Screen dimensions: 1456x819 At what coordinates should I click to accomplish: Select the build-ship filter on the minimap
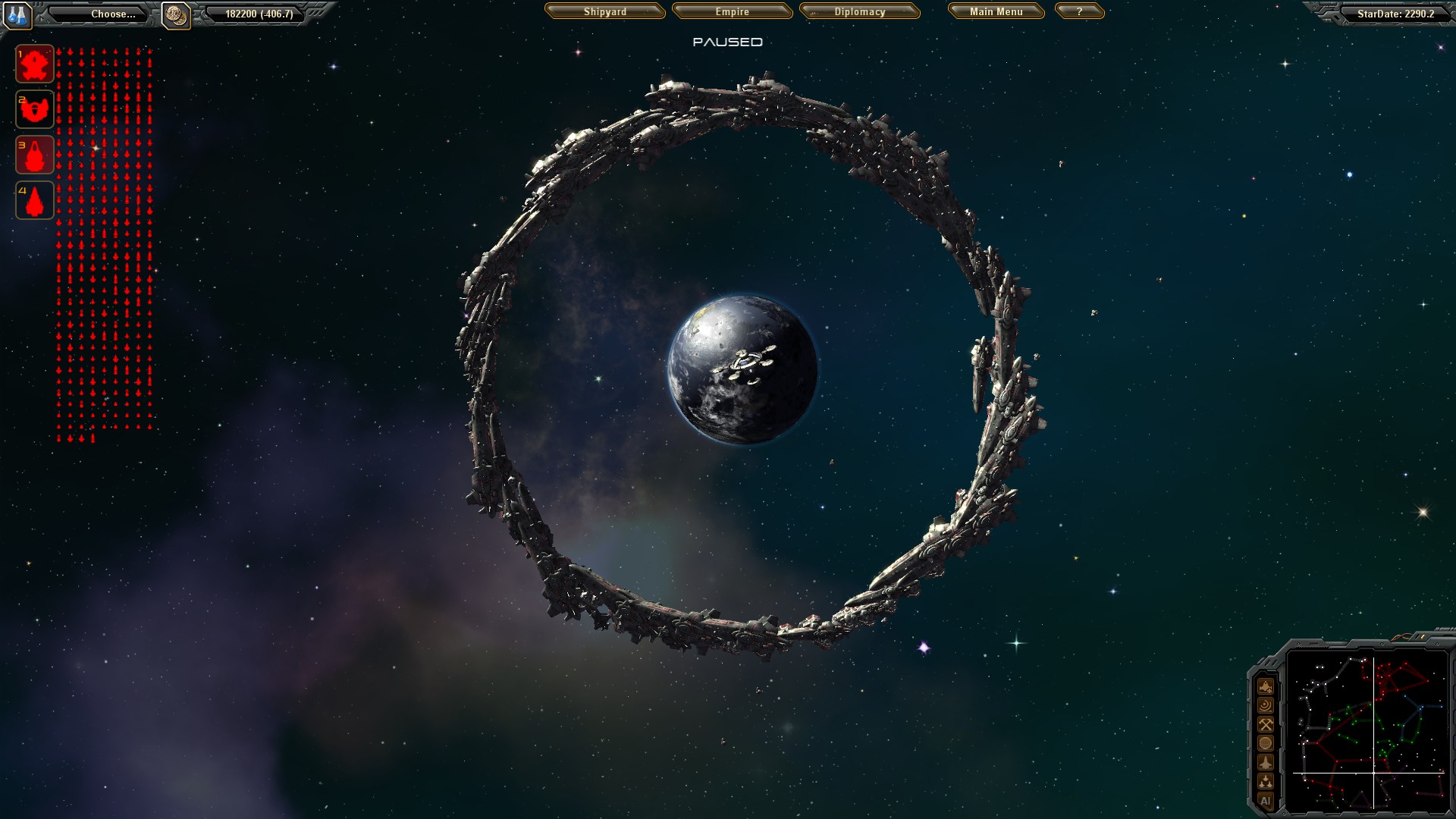tap(1265, 686)
